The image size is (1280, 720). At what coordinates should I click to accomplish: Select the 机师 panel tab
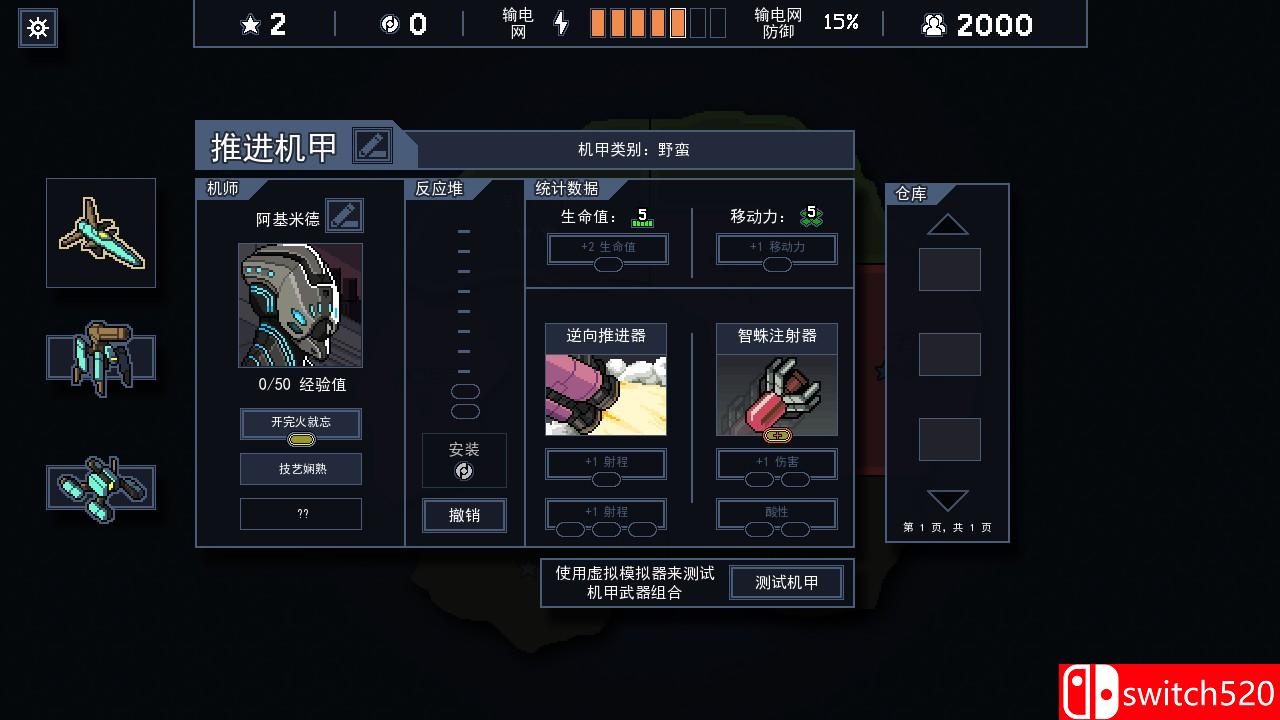pos(222,188)
